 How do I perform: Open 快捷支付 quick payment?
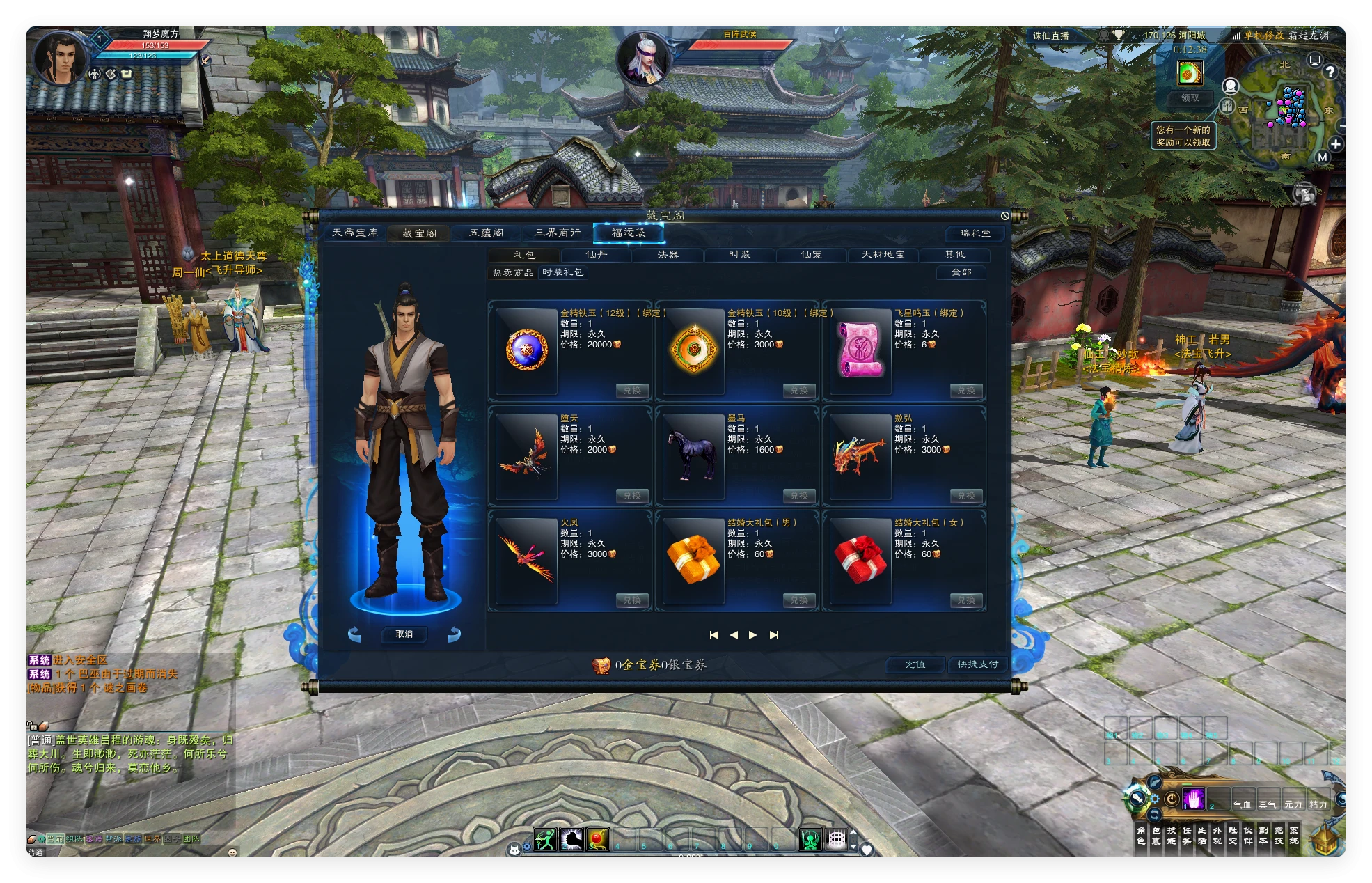pyautogui.click(x=977, y=665)
